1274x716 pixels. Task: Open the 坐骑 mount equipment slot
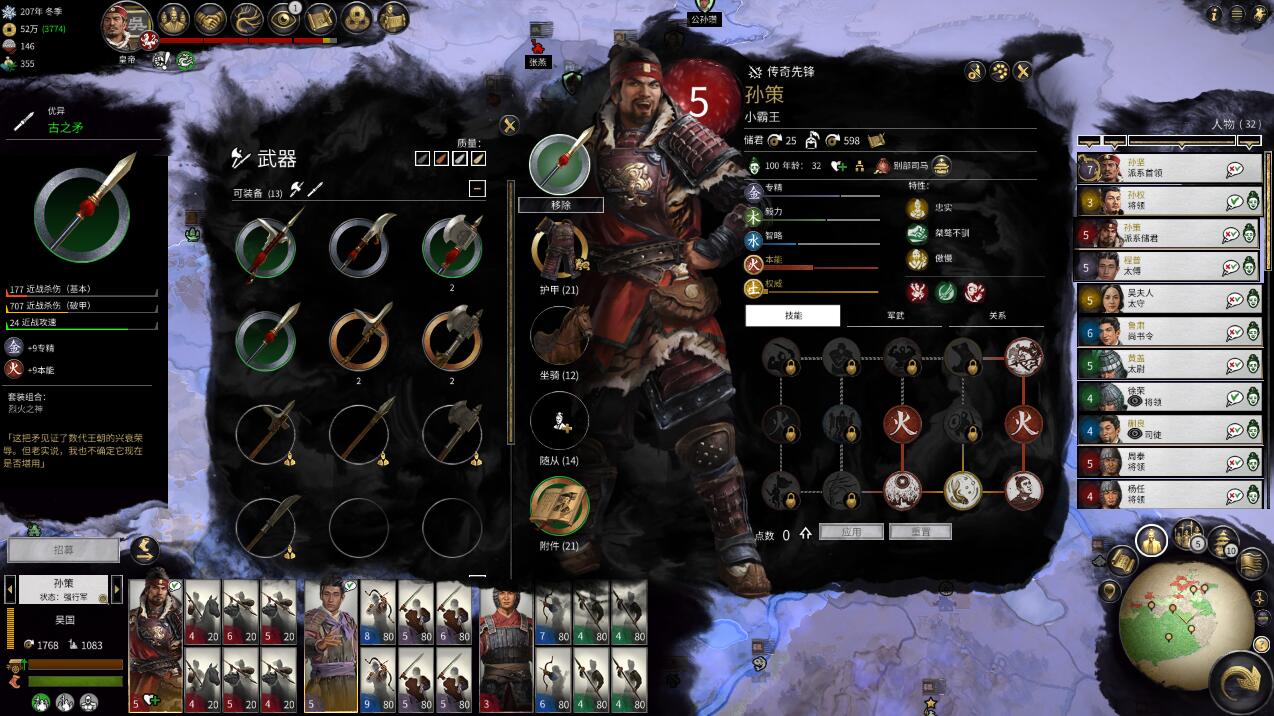click(559, 335)
